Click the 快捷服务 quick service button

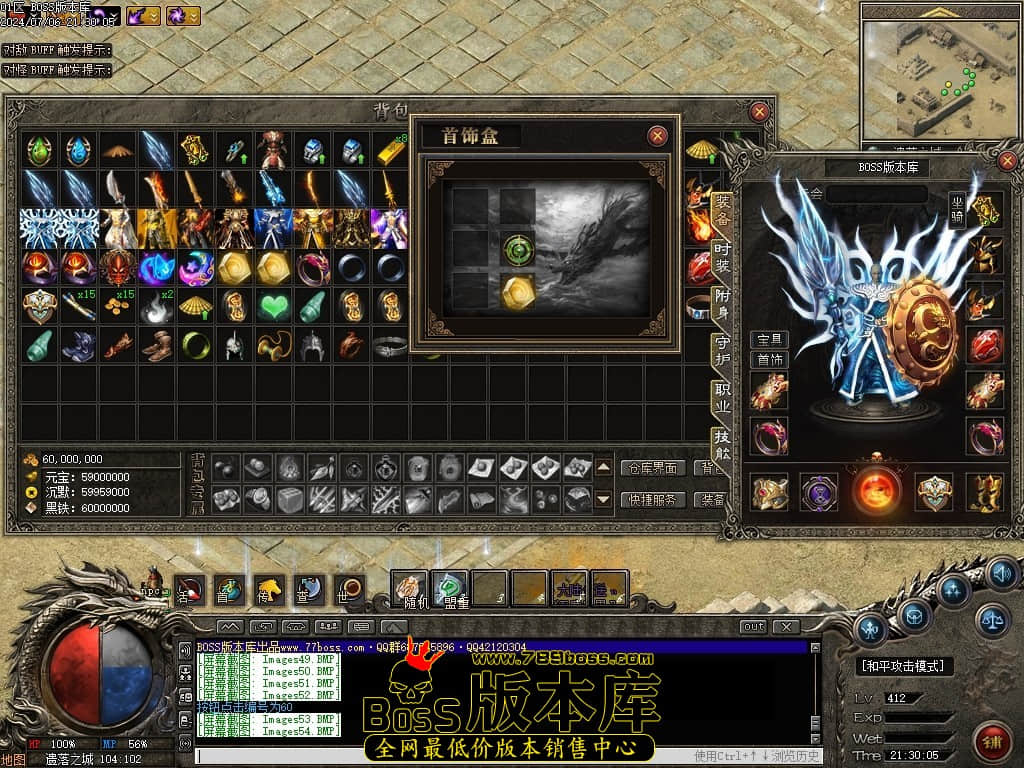[x=654, y=499]
